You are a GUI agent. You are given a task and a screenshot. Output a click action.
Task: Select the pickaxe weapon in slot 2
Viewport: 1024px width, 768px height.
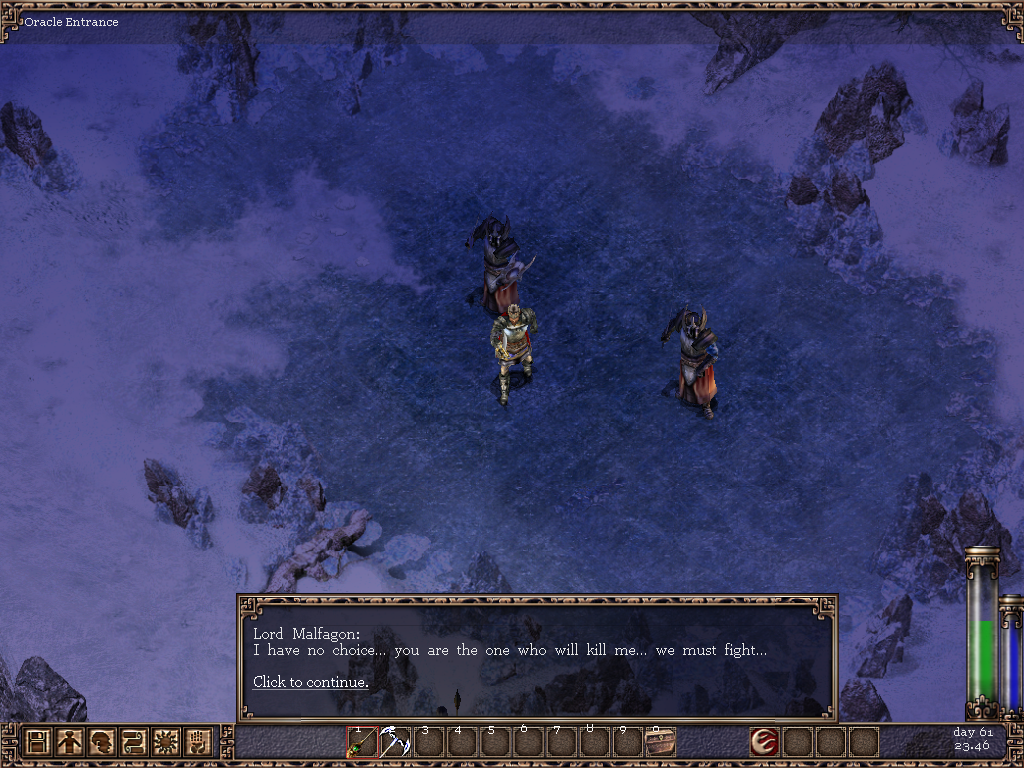point(395,742)
